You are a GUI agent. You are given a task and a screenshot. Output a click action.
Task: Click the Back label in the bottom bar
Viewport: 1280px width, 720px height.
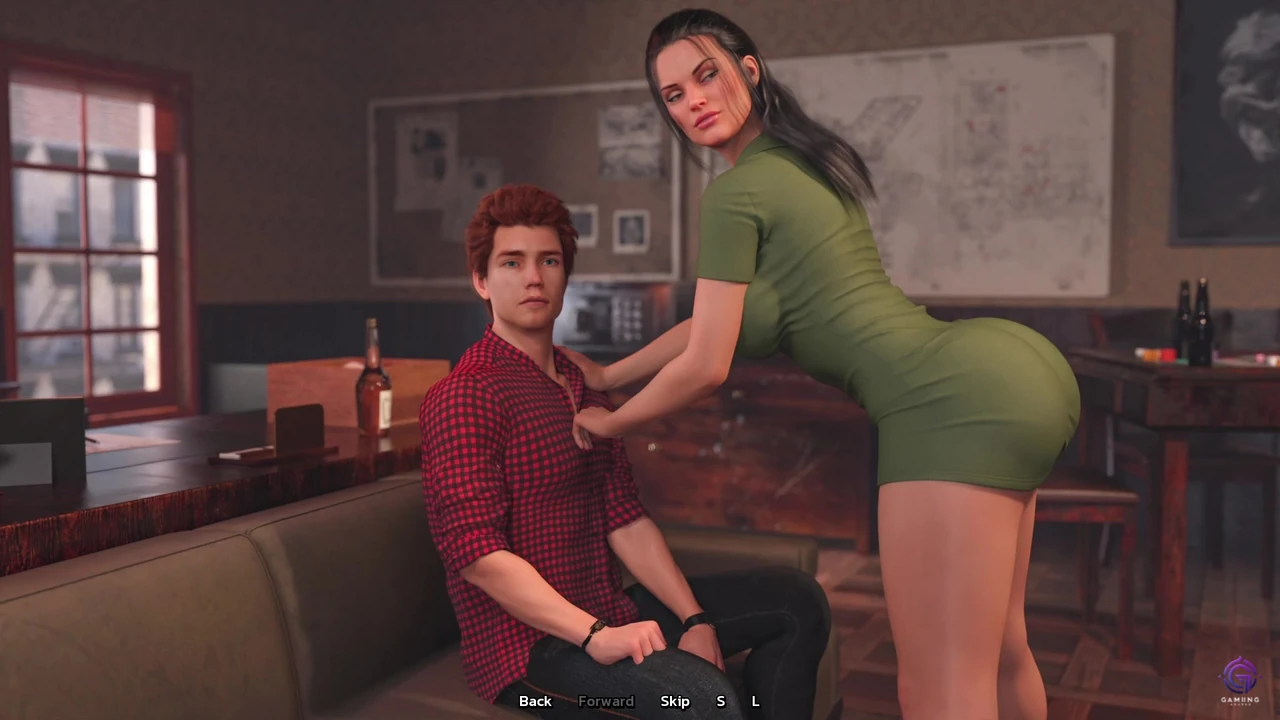[535, 701]
